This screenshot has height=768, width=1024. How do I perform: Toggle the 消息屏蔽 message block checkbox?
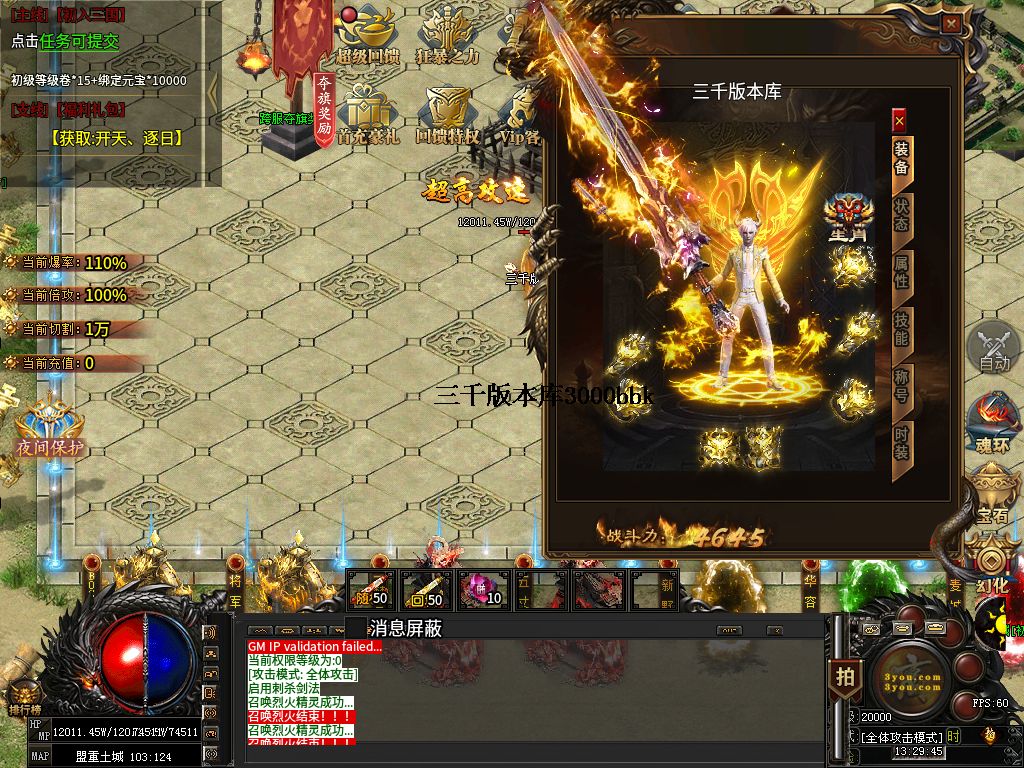pyautogui.click(x=356, y=628)
